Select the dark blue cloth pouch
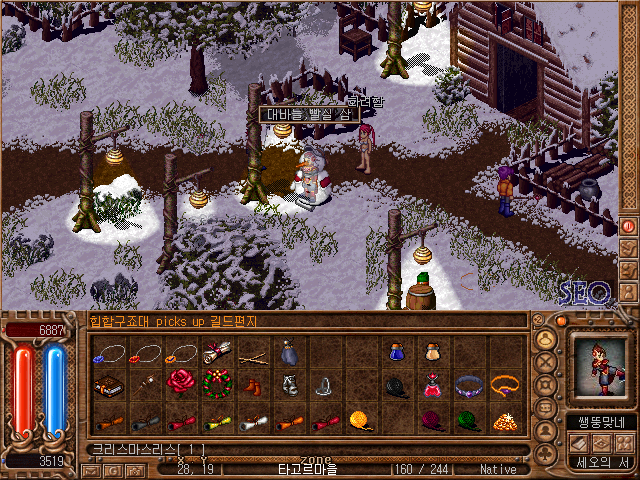 288,352
